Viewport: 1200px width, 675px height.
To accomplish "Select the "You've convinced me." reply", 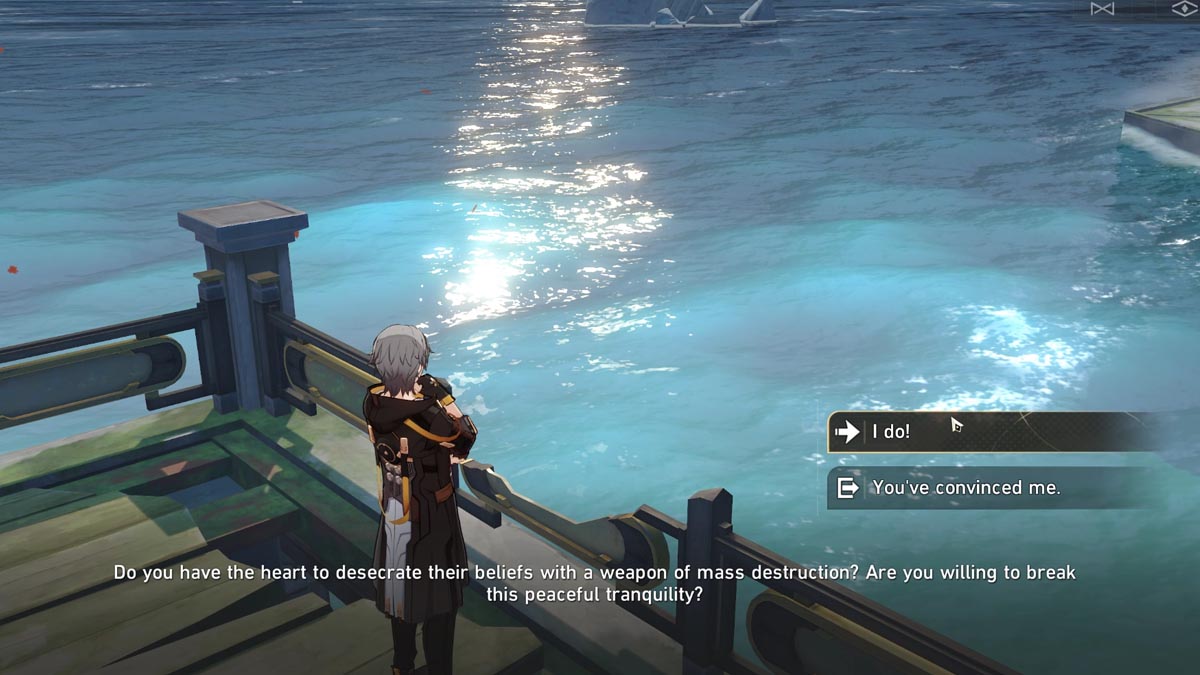I will pyautogui.click(x=990, y=488).
